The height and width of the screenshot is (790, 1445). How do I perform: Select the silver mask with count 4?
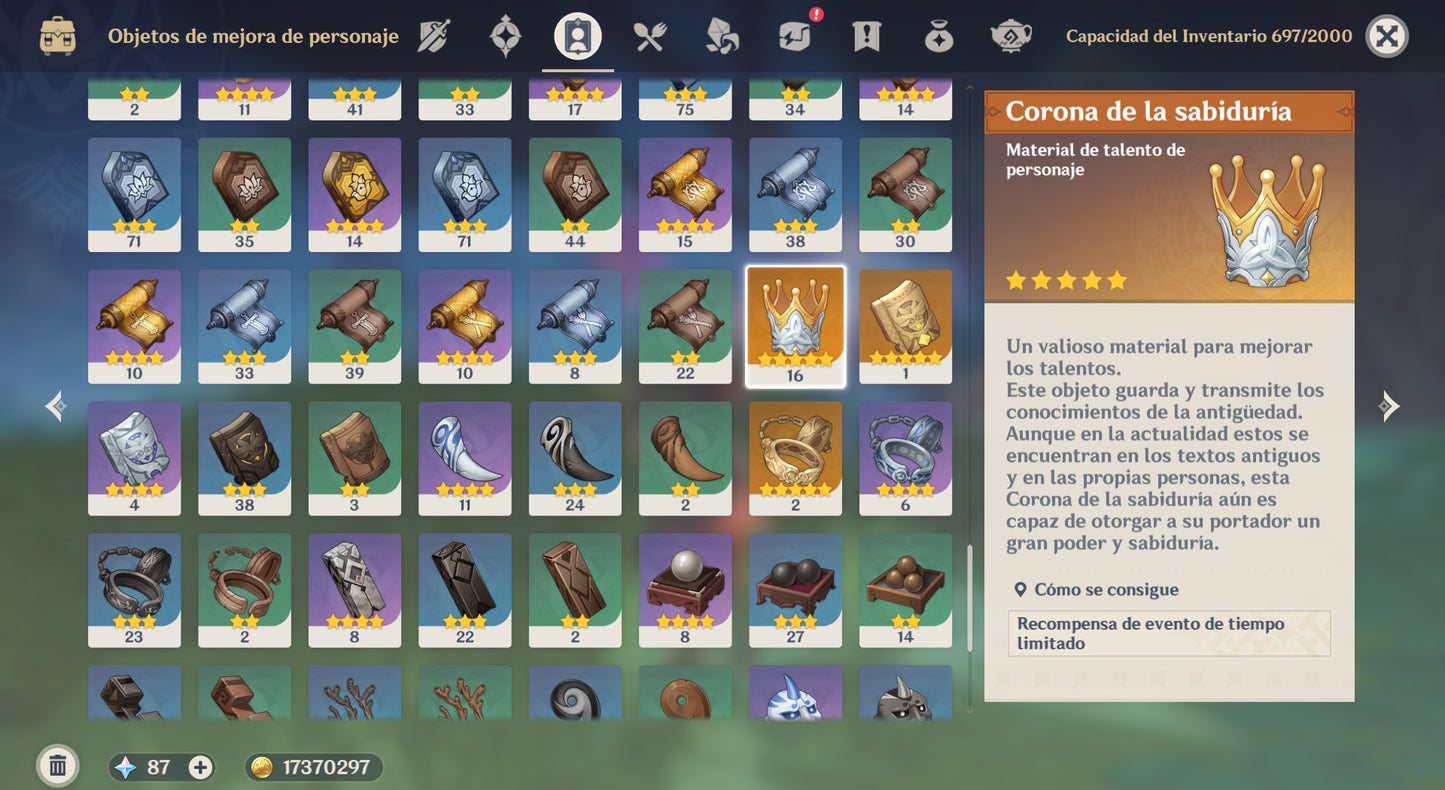[x=134, y=458]
